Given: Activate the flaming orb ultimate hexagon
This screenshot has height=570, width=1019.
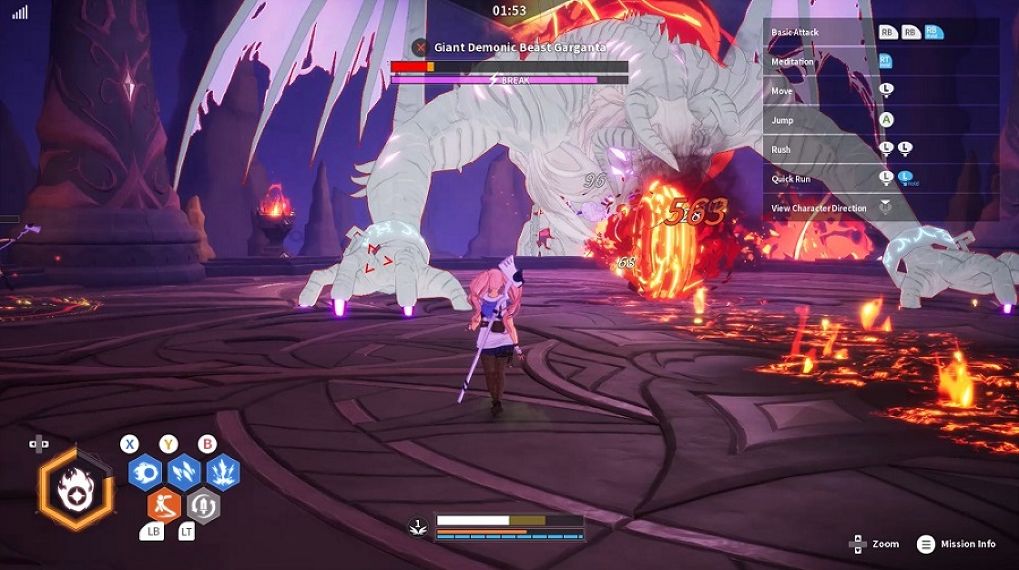Looking at the screenshot, I should coord(73,488).
